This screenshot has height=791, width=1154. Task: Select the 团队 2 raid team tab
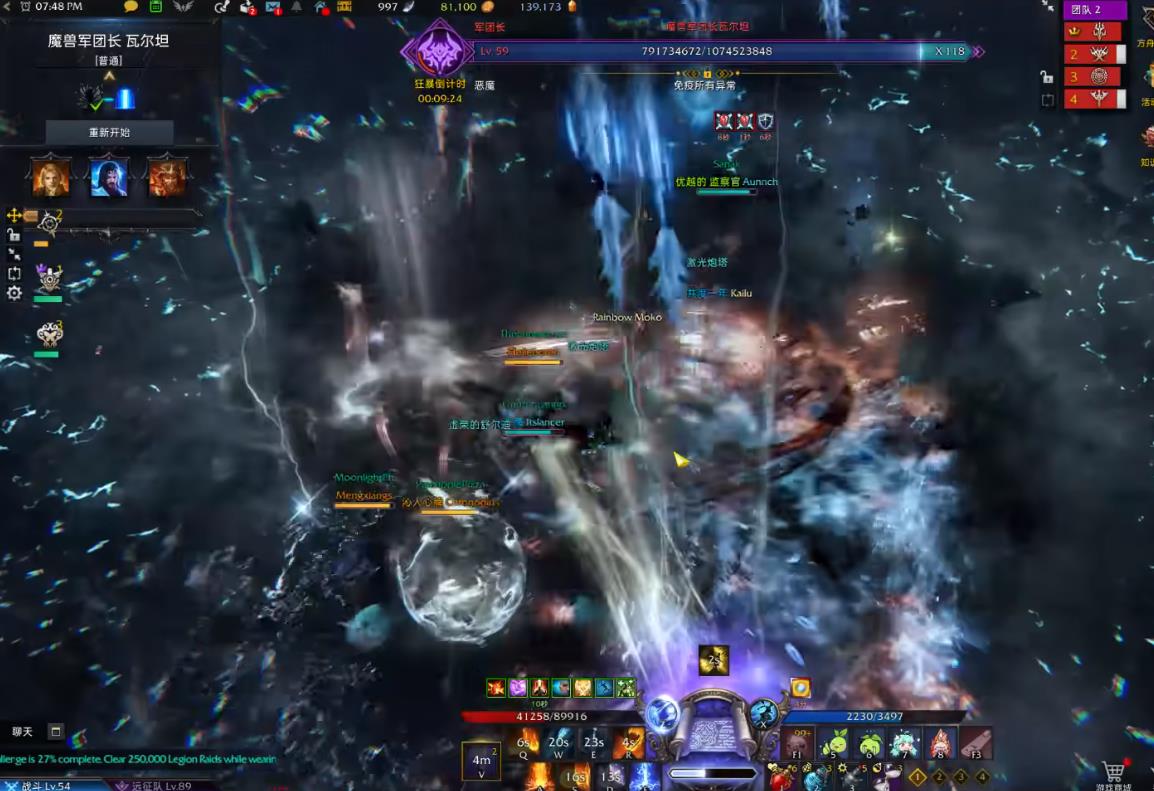point(1094,10)
